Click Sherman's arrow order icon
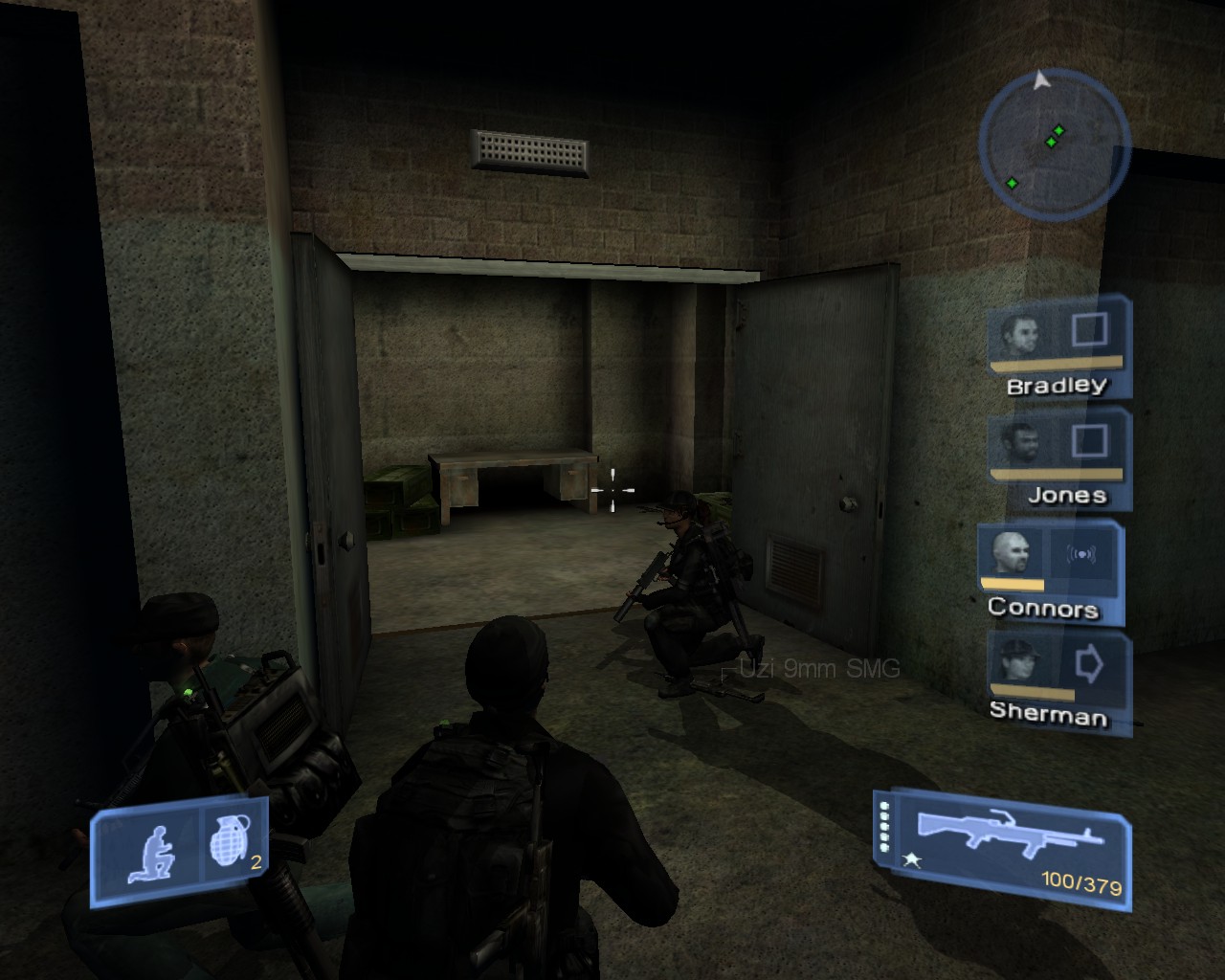This screenshot has width=1225, height=980. [1089, 662]
